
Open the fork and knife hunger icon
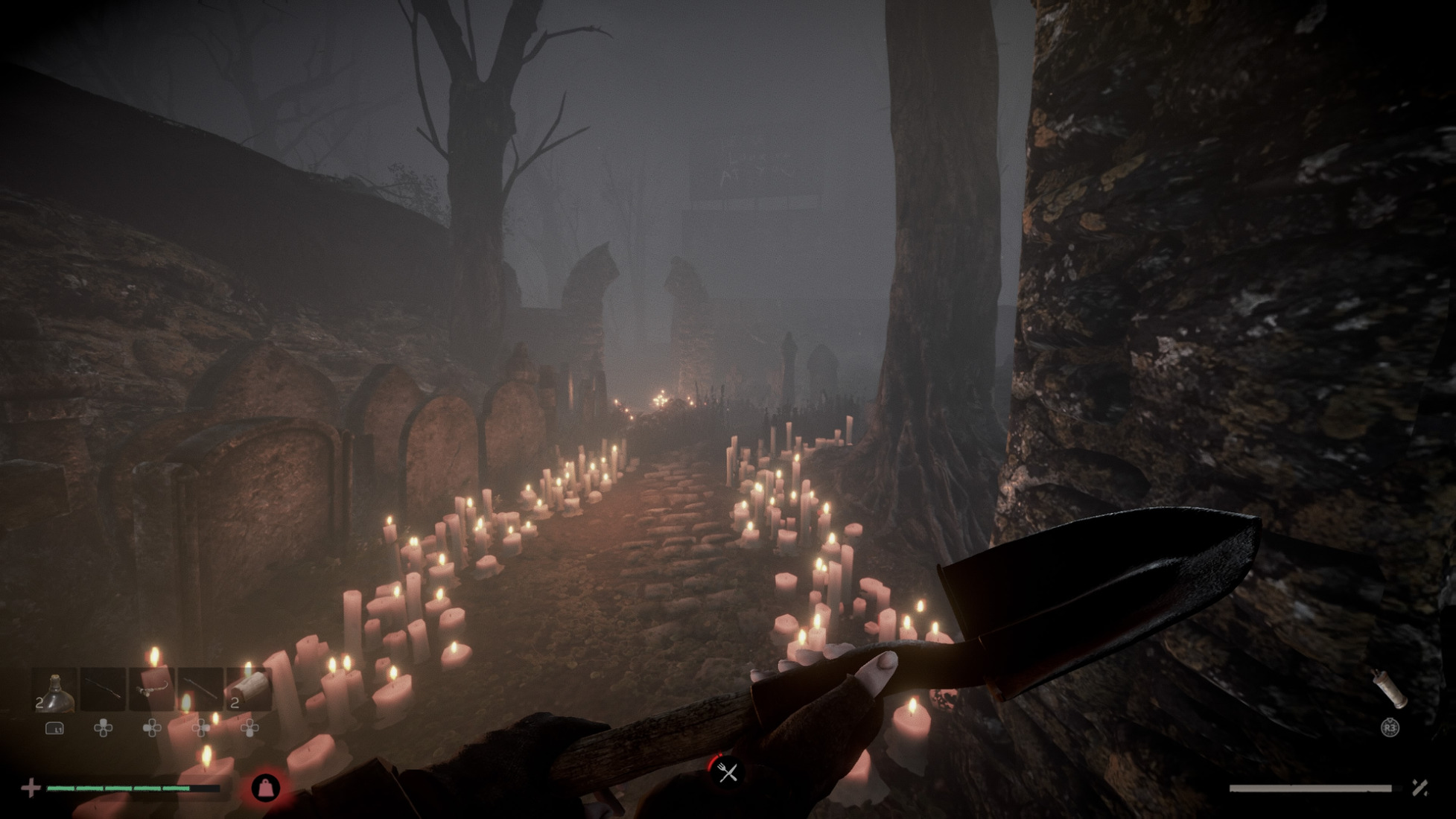[728, 772]
